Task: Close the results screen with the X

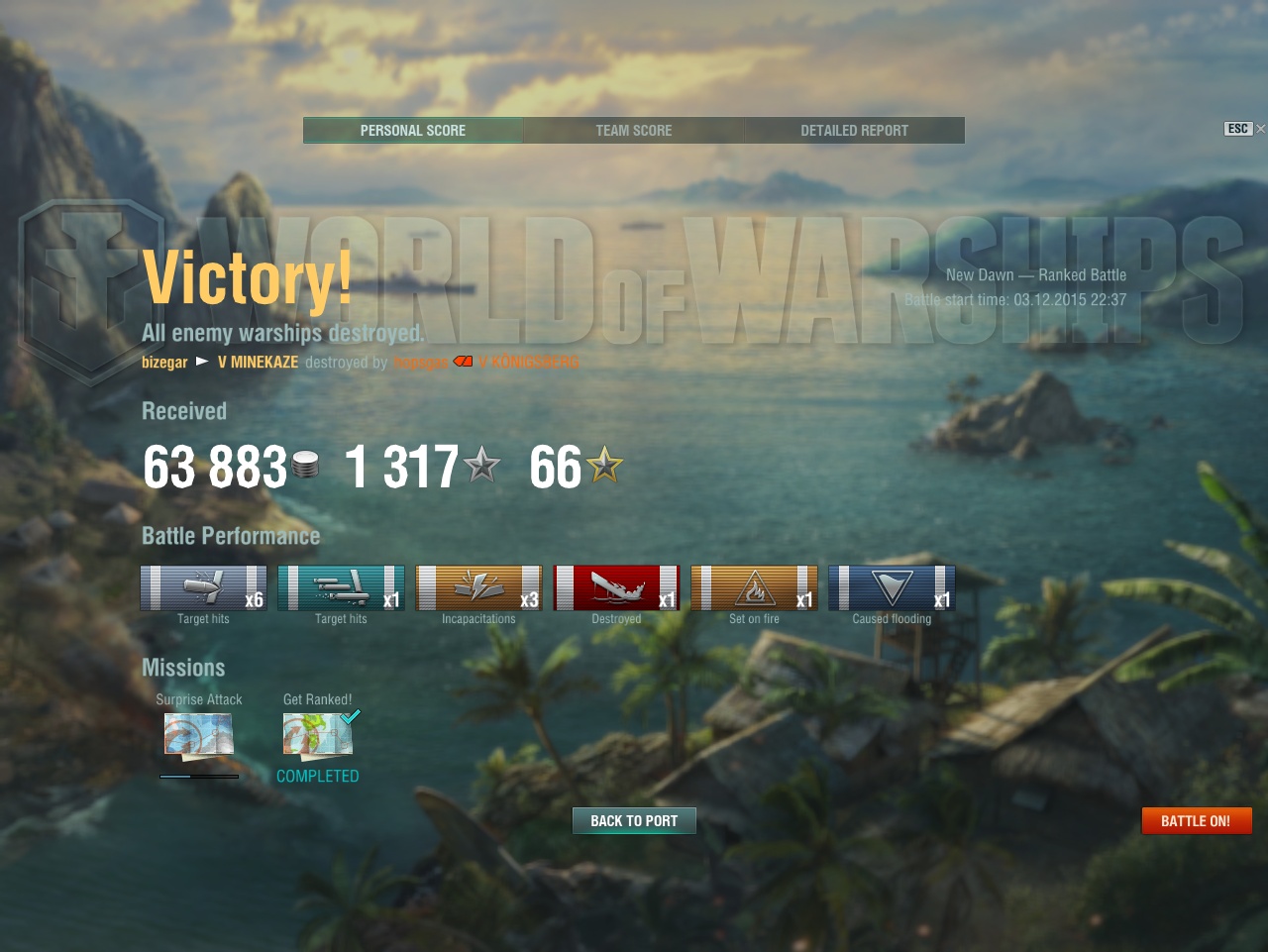Action: [1260, 129]
